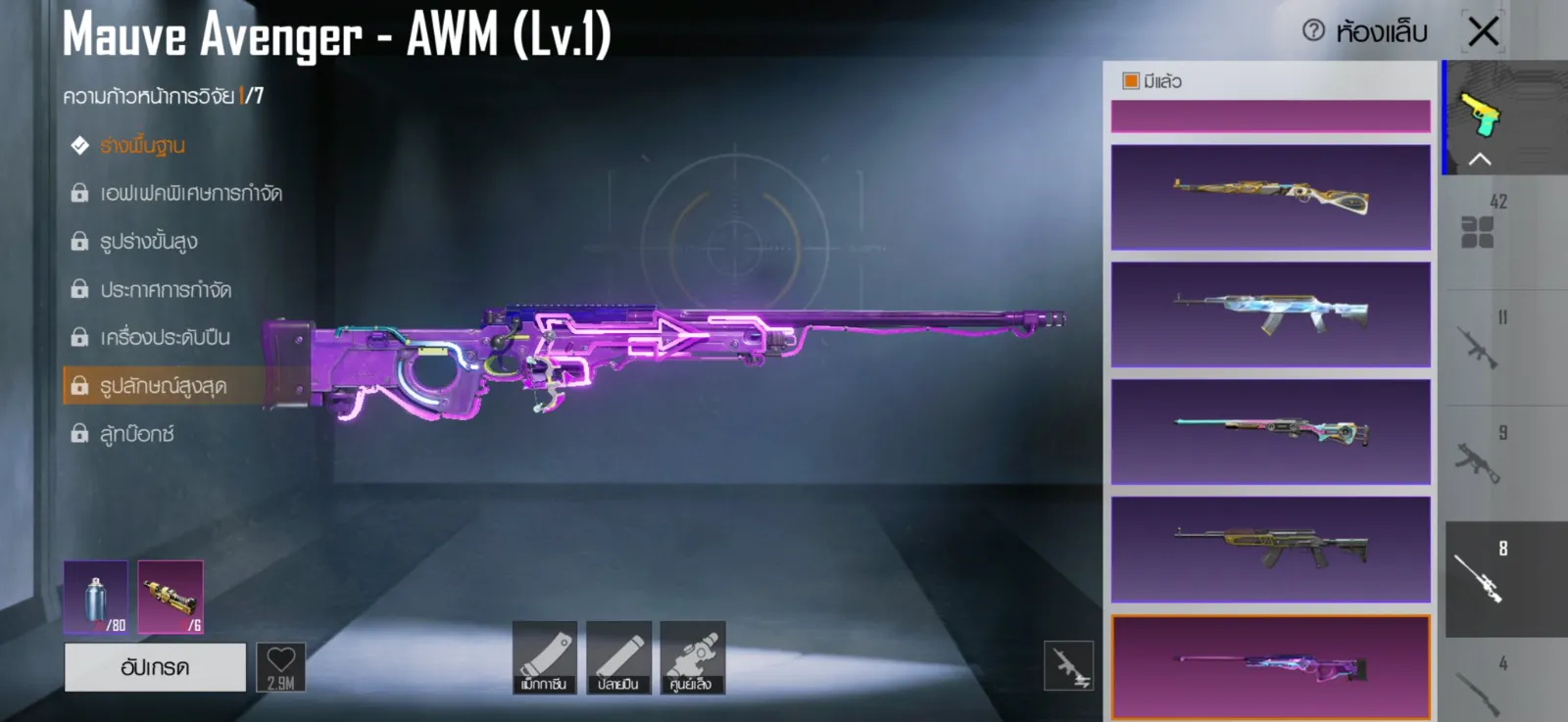Like the skin with the heart button
Screen dimensions: 1568x722
tap(281, 667)
